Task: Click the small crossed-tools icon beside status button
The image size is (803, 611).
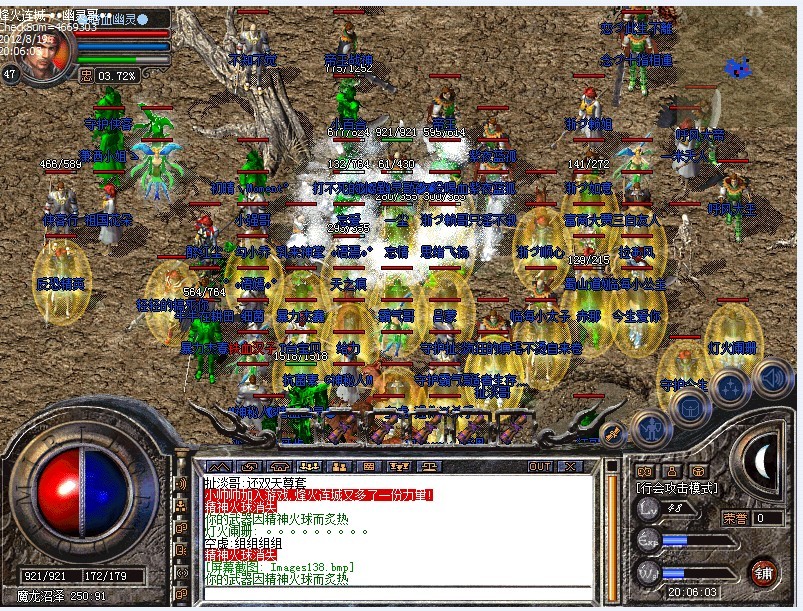Action: (x=613, y=433)
